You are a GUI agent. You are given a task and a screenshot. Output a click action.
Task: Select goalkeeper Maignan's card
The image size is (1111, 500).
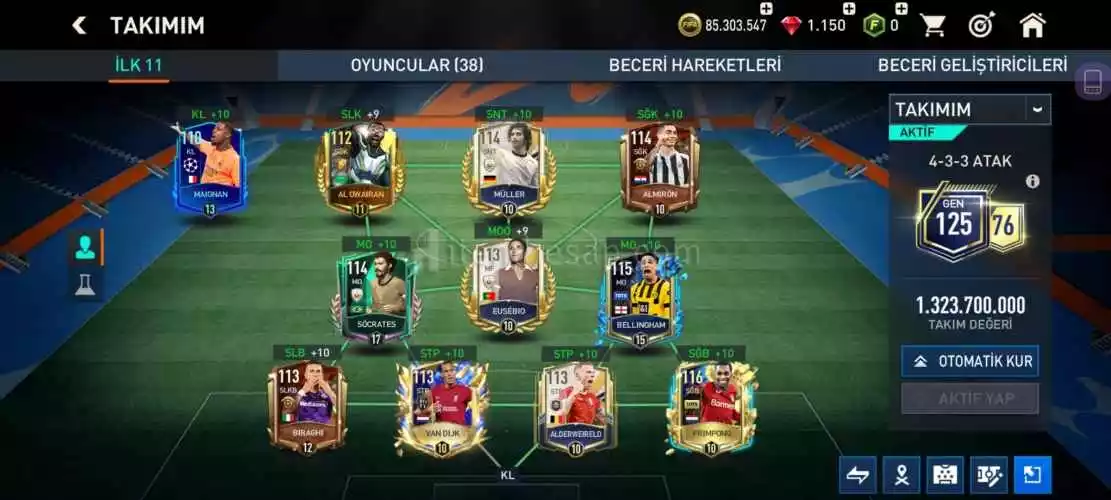coord(210,168)
